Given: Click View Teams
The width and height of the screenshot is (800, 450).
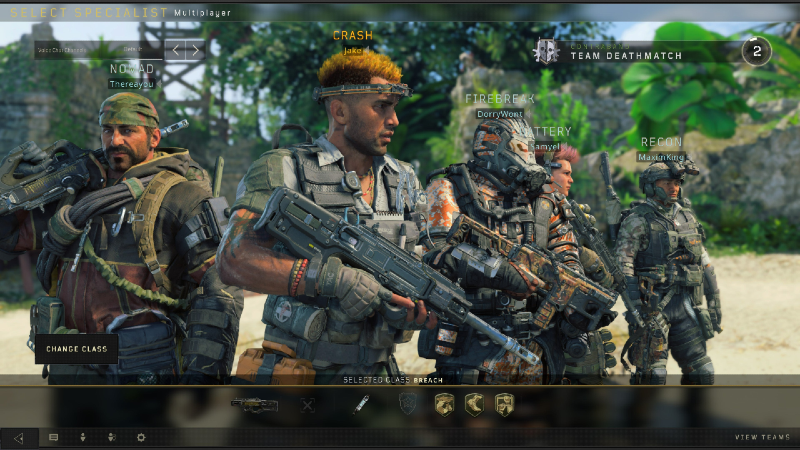Looking at the screenshot, I should (760, 437).
